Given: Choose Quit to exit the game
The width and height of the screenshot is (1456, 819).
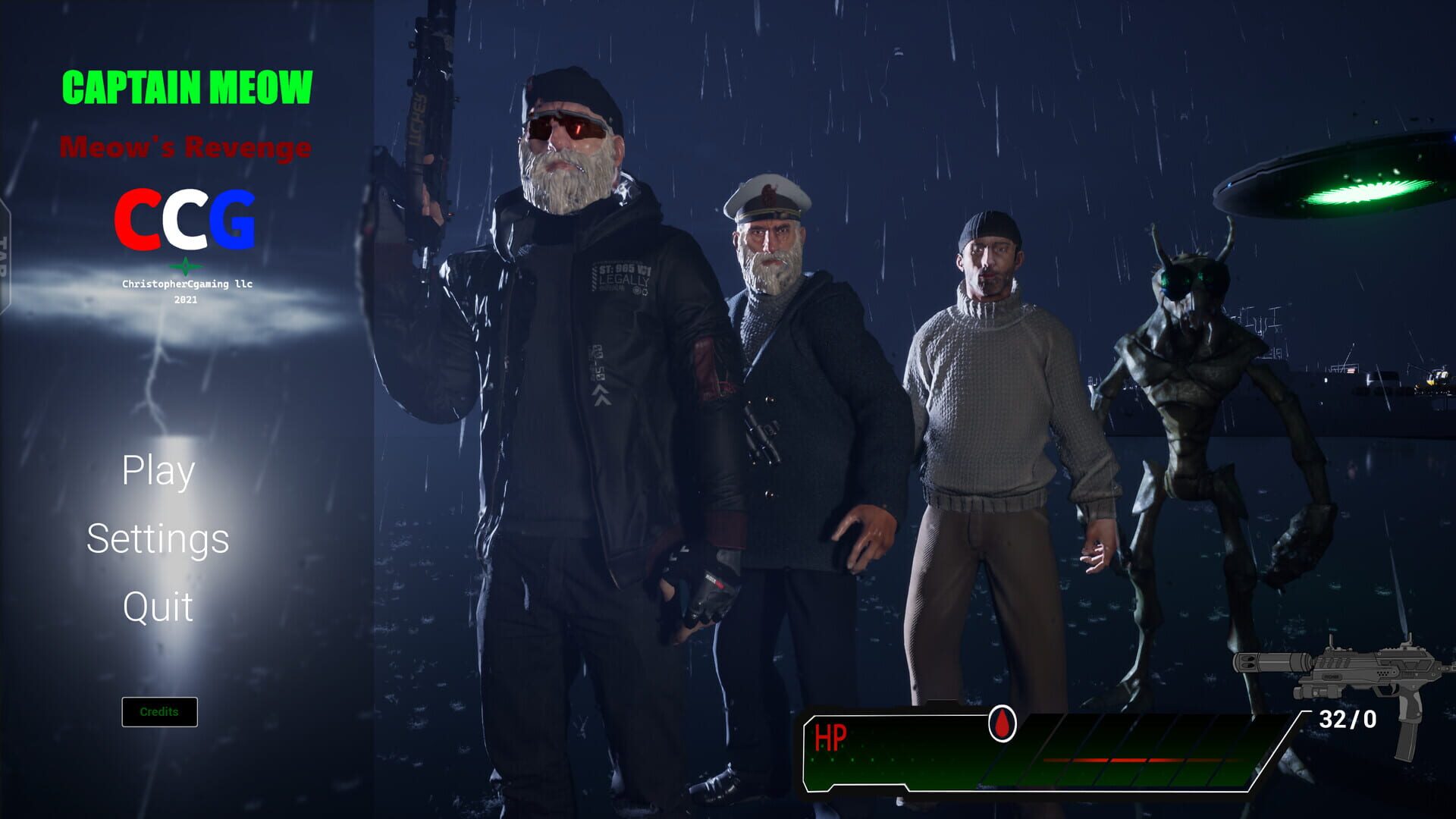Looking at the screenshot, I should [158, 607].
